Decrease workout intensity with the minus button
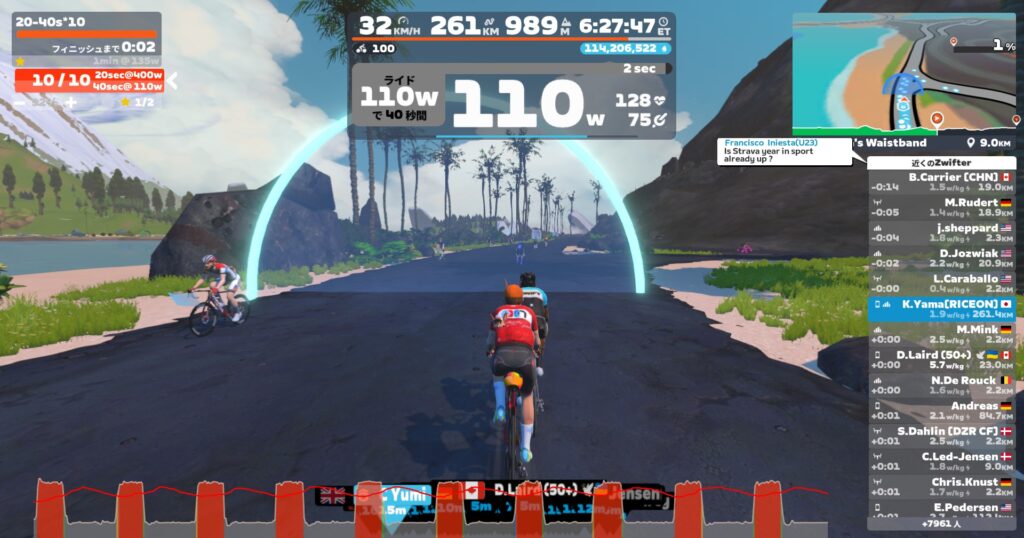Screen dimensions: 1024x538 pyautogui.click(x=20, y=102)
